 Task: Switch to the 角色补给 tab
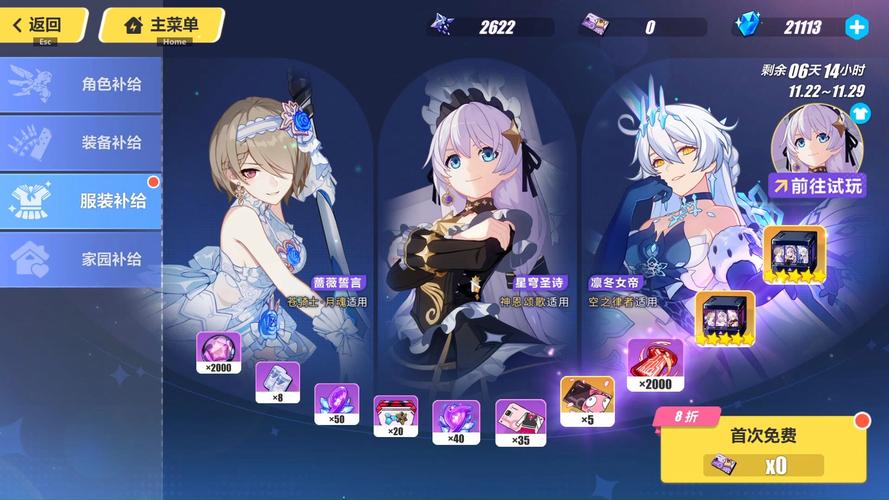[82, 84]
